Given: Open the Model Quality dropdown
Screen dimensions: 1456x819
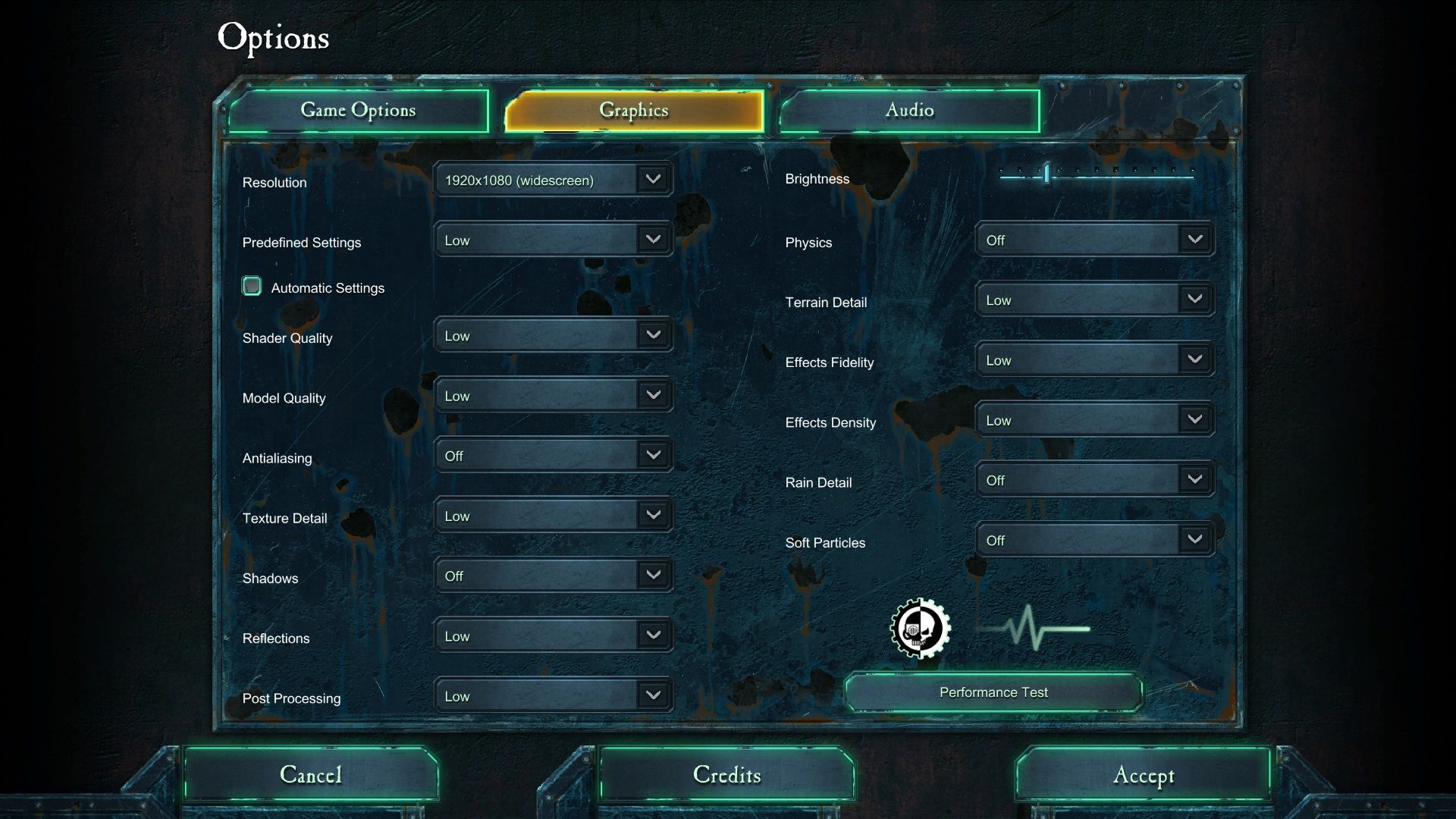Looking at the screenshot, I should pyautogui.click(x=553, y=396).
